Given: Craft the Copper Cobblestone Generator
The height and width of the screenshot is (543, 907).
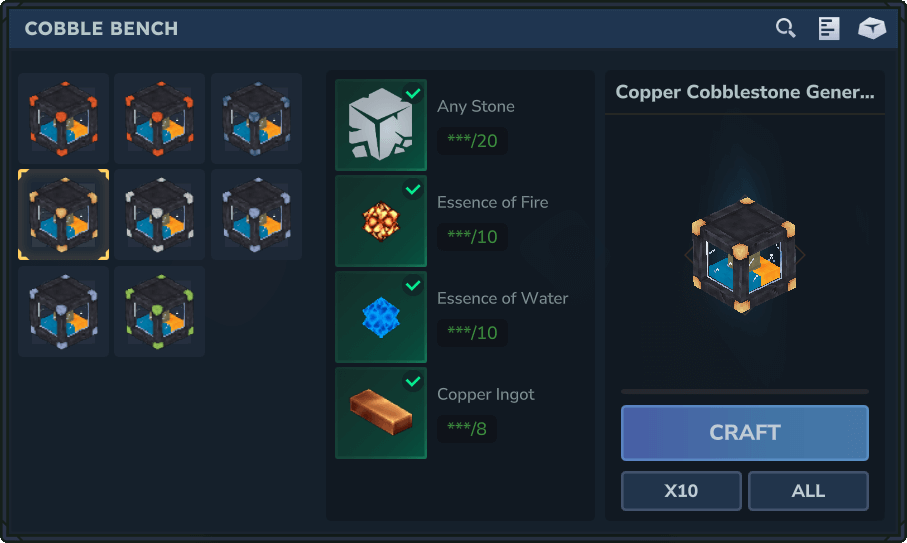Looking at the screenshot, I should point(744,433).
